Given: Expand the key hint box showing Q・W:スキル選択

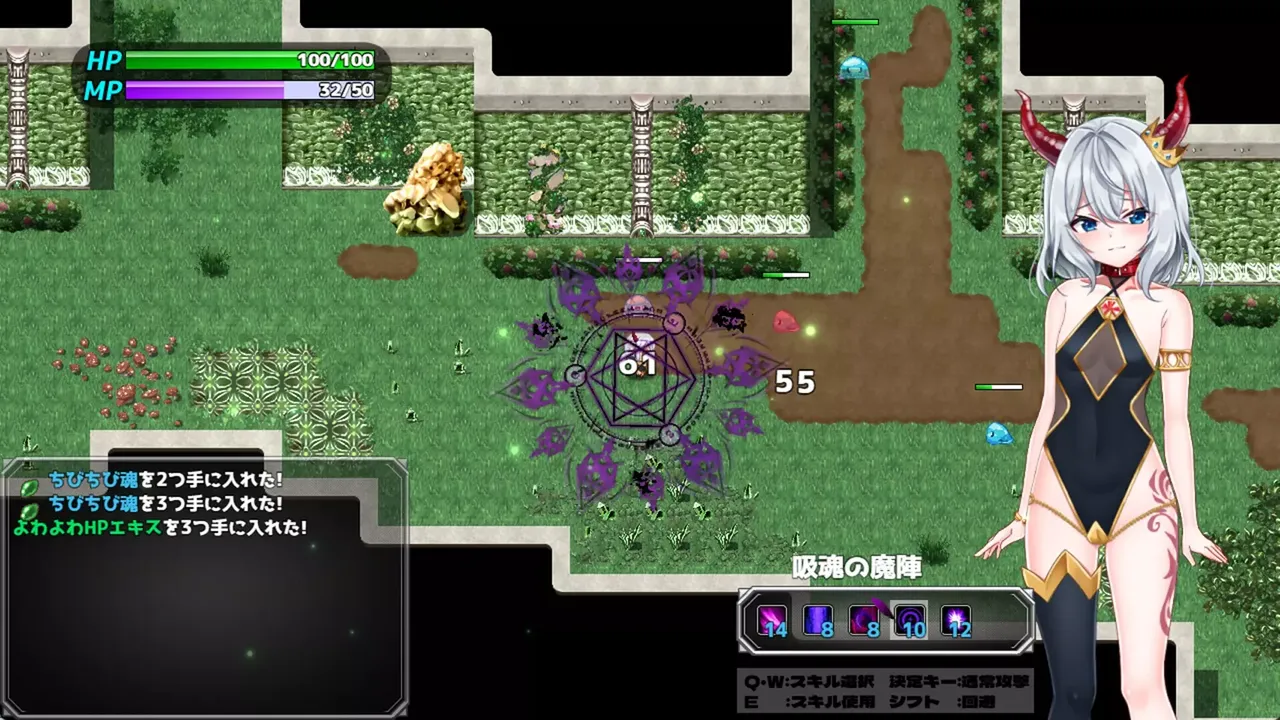Looking at the screenshot, I should 885,690.
